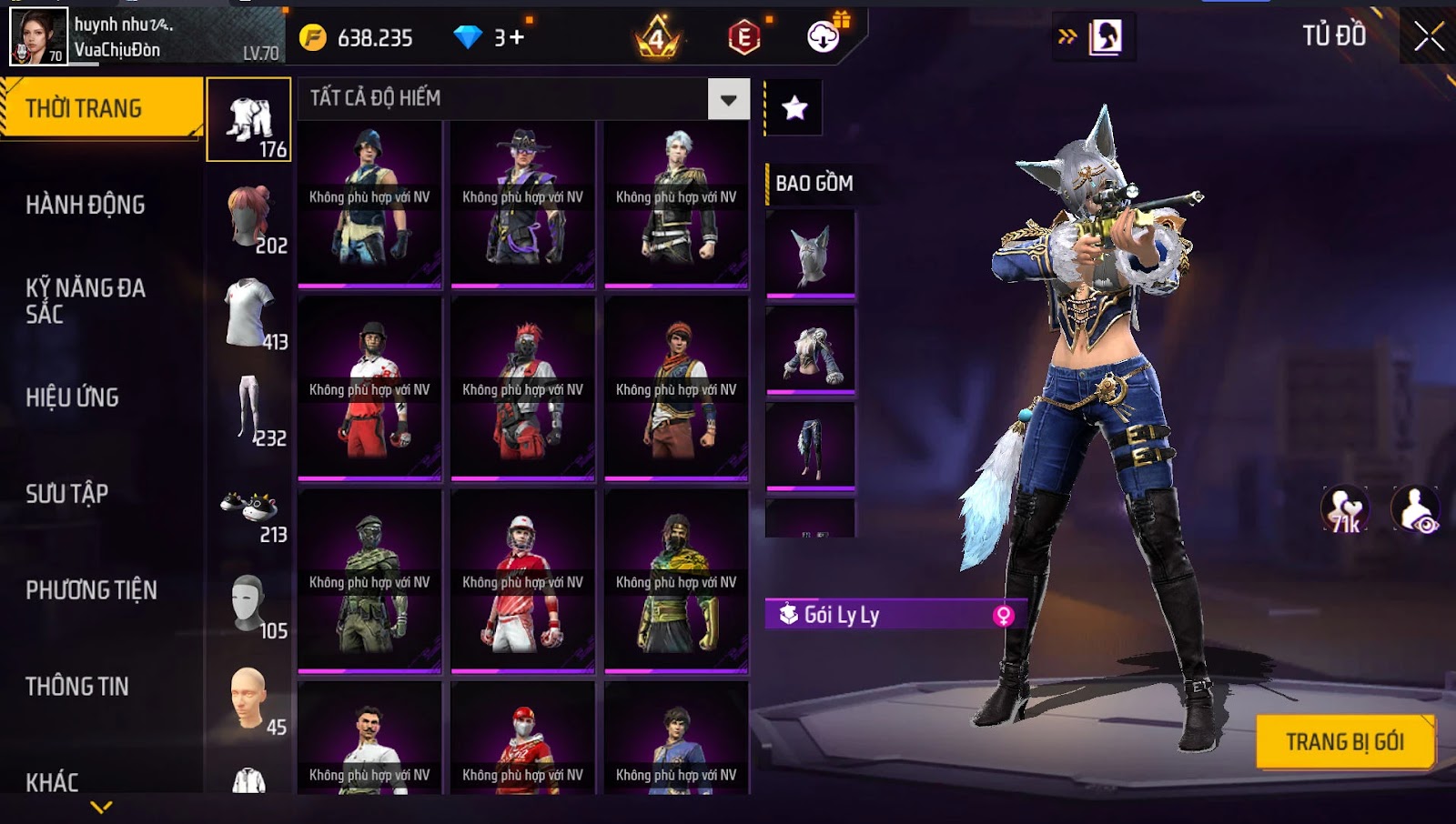This screenshot has width=1456, height=824.
Task: Close the wardrobe with the X button
Action: (x=1429, y=36)
